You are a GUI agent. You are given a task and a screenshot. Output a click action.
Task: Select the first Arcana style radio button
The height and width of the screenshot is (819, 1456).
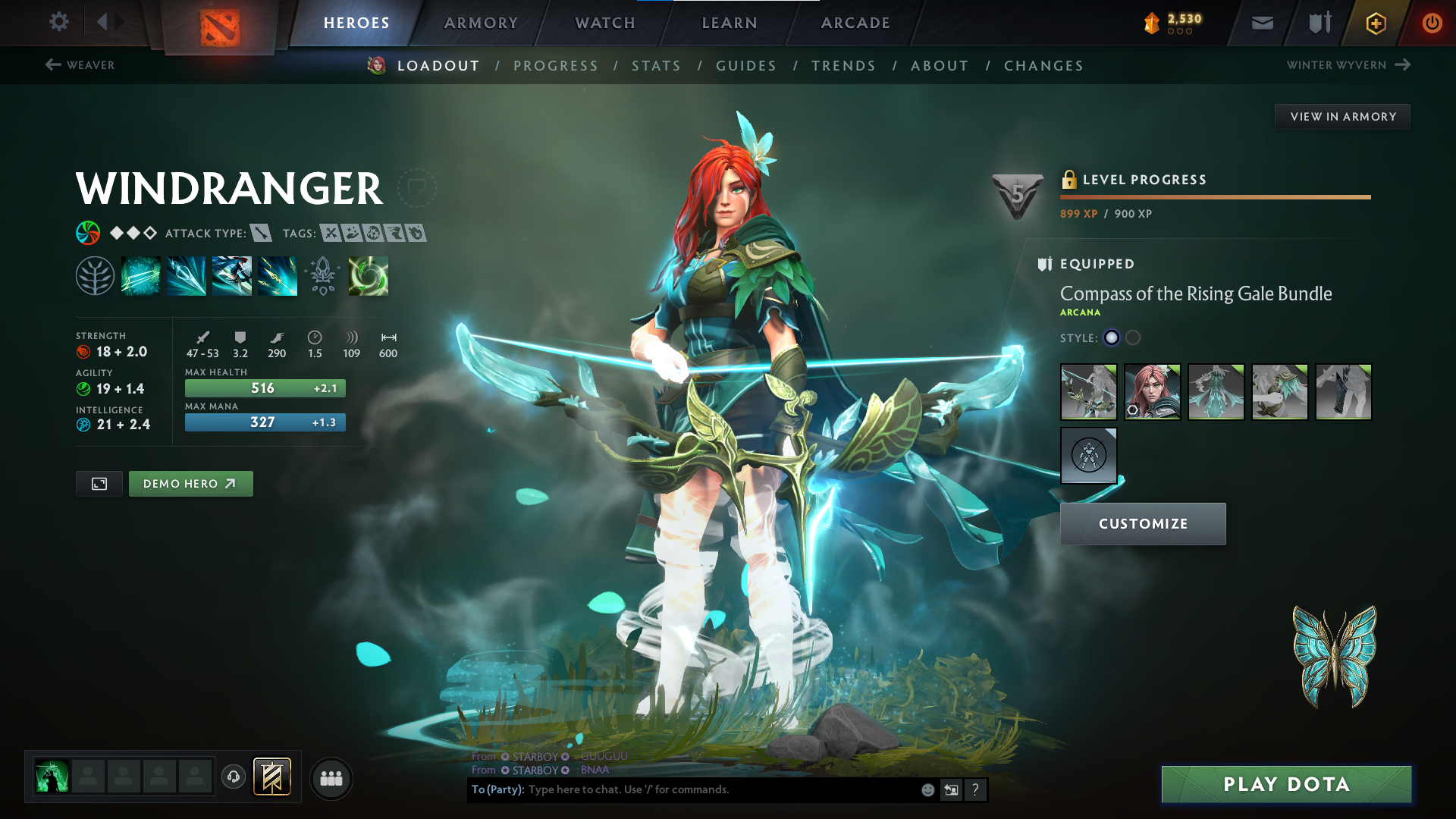(x=1112, y=337)
